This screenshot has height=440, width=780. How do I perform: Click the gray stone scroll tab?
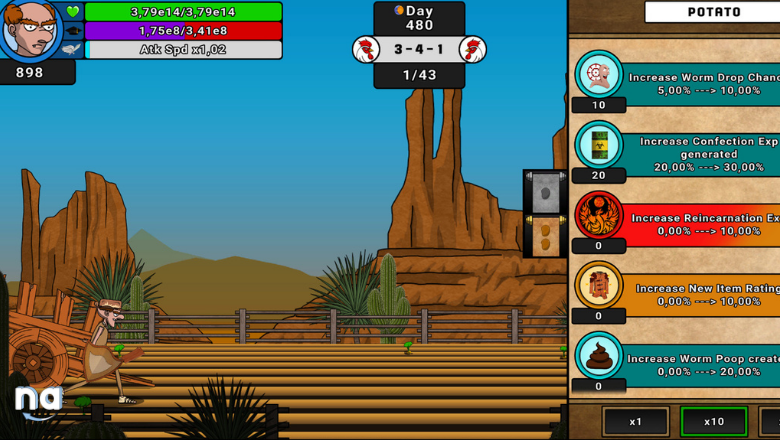(x=545, y=193)
